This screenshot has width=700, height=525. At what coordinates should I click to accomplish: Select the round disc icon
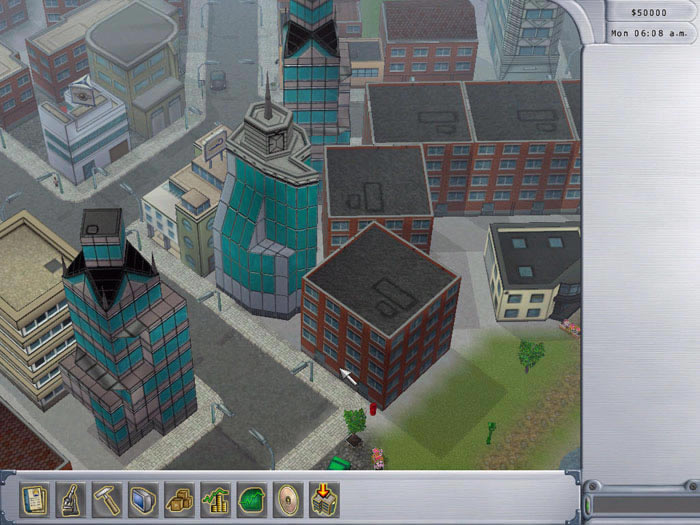tap(287, 498)
